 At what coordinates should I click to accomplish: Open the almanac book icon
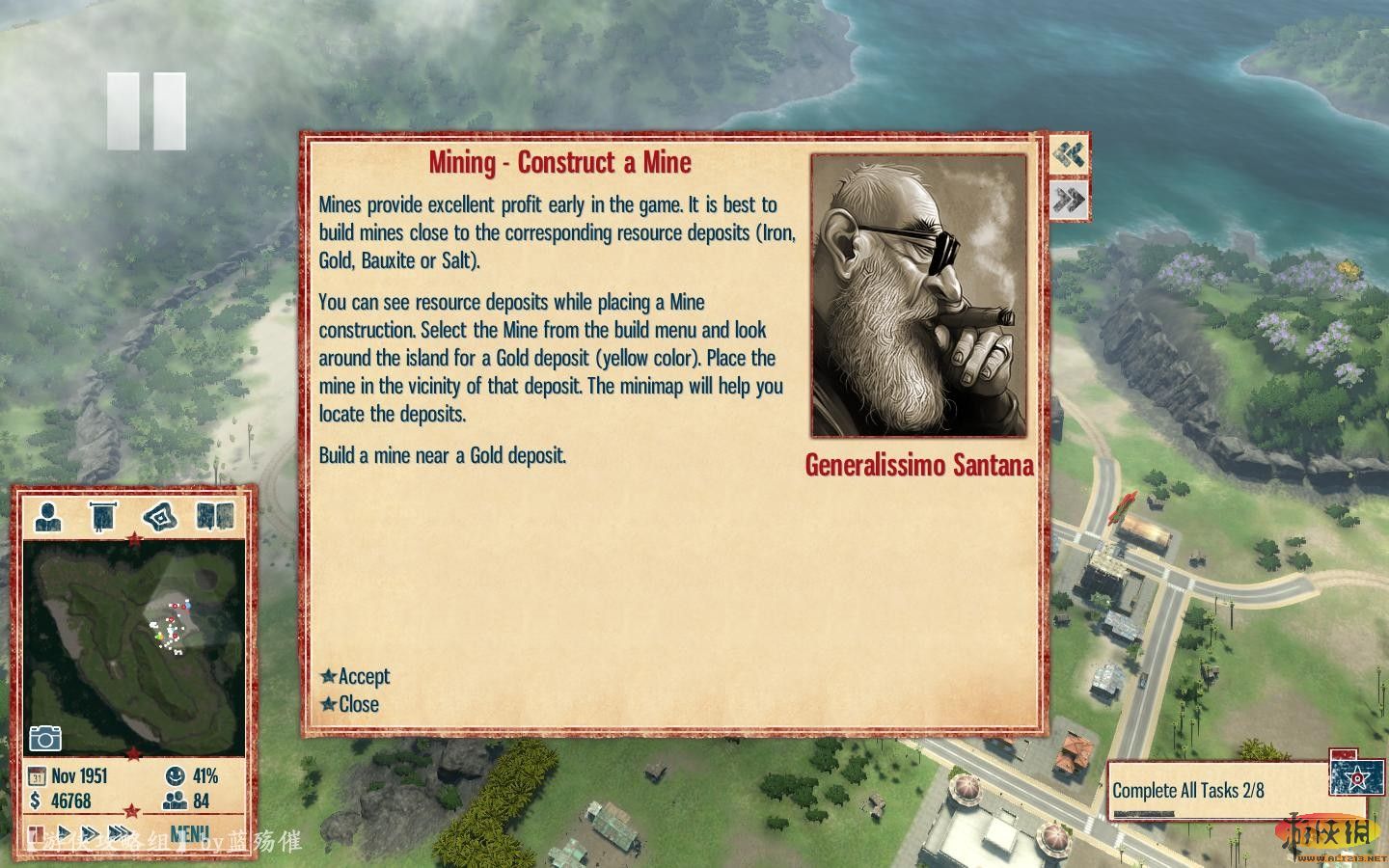point(215,517)
